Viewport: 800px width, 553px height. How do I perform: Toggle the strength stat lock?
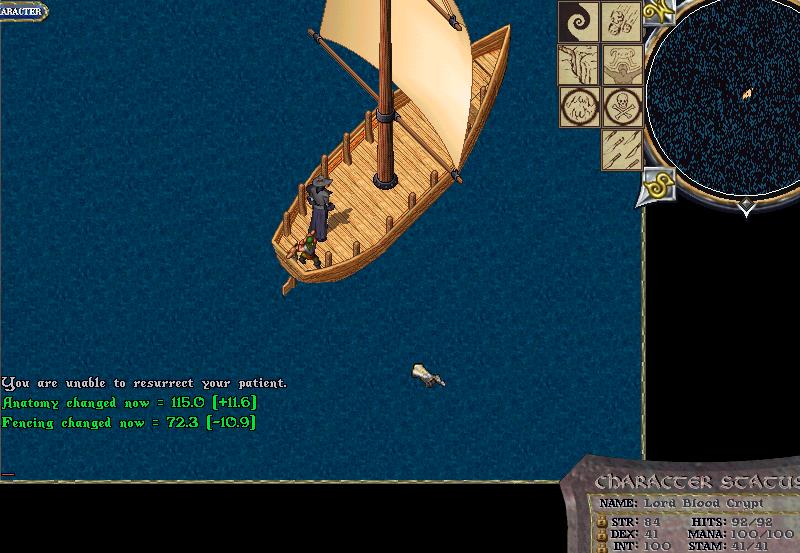(602, 521)
